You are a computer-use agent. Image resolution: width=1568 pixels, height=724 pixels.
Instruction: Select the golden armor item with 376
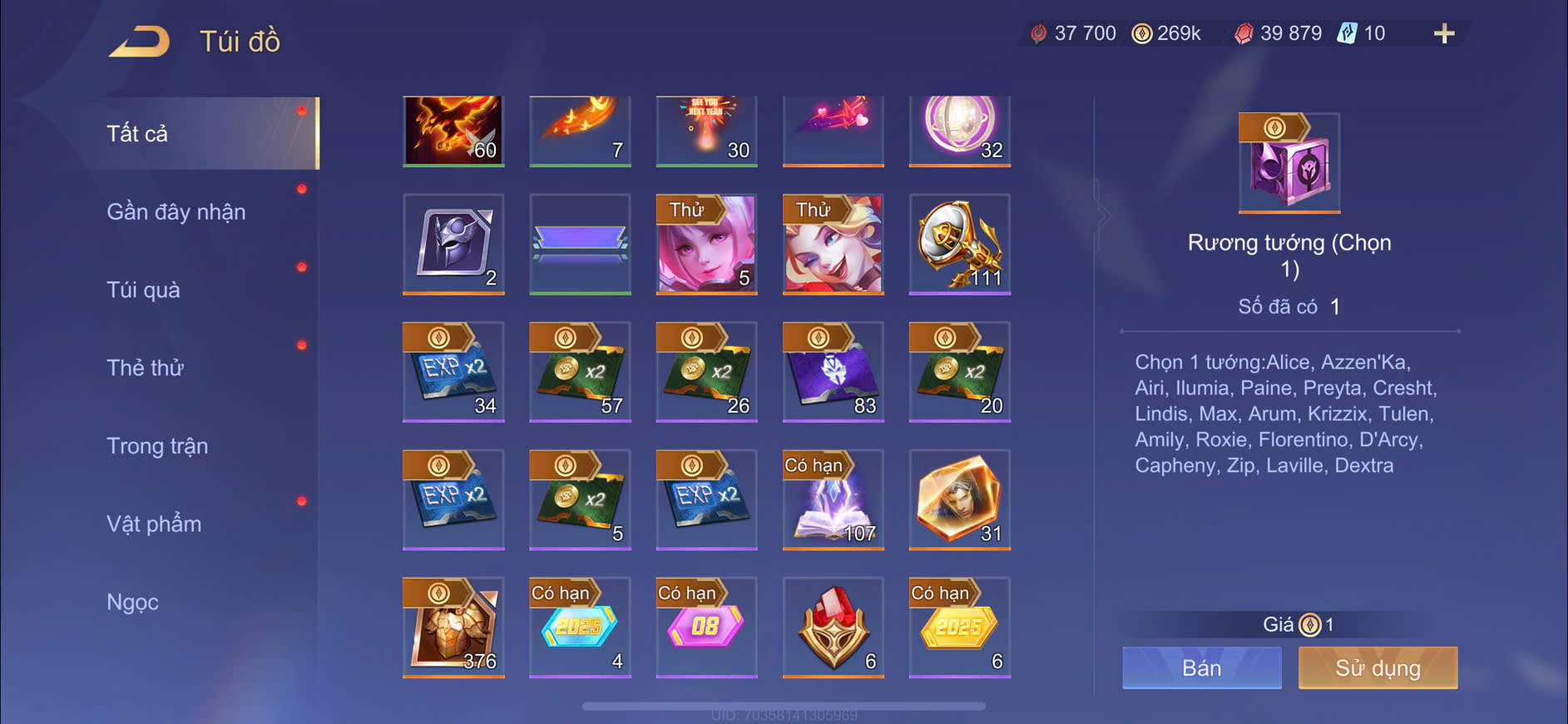coord(453,627)
